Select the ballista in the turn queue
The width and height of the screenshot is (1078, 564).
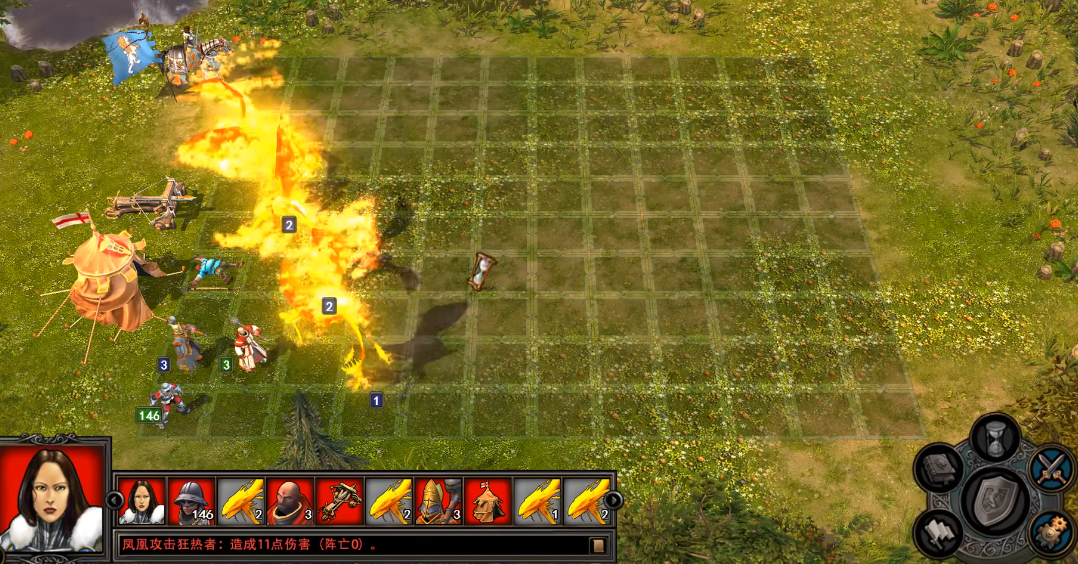[339, 501]
